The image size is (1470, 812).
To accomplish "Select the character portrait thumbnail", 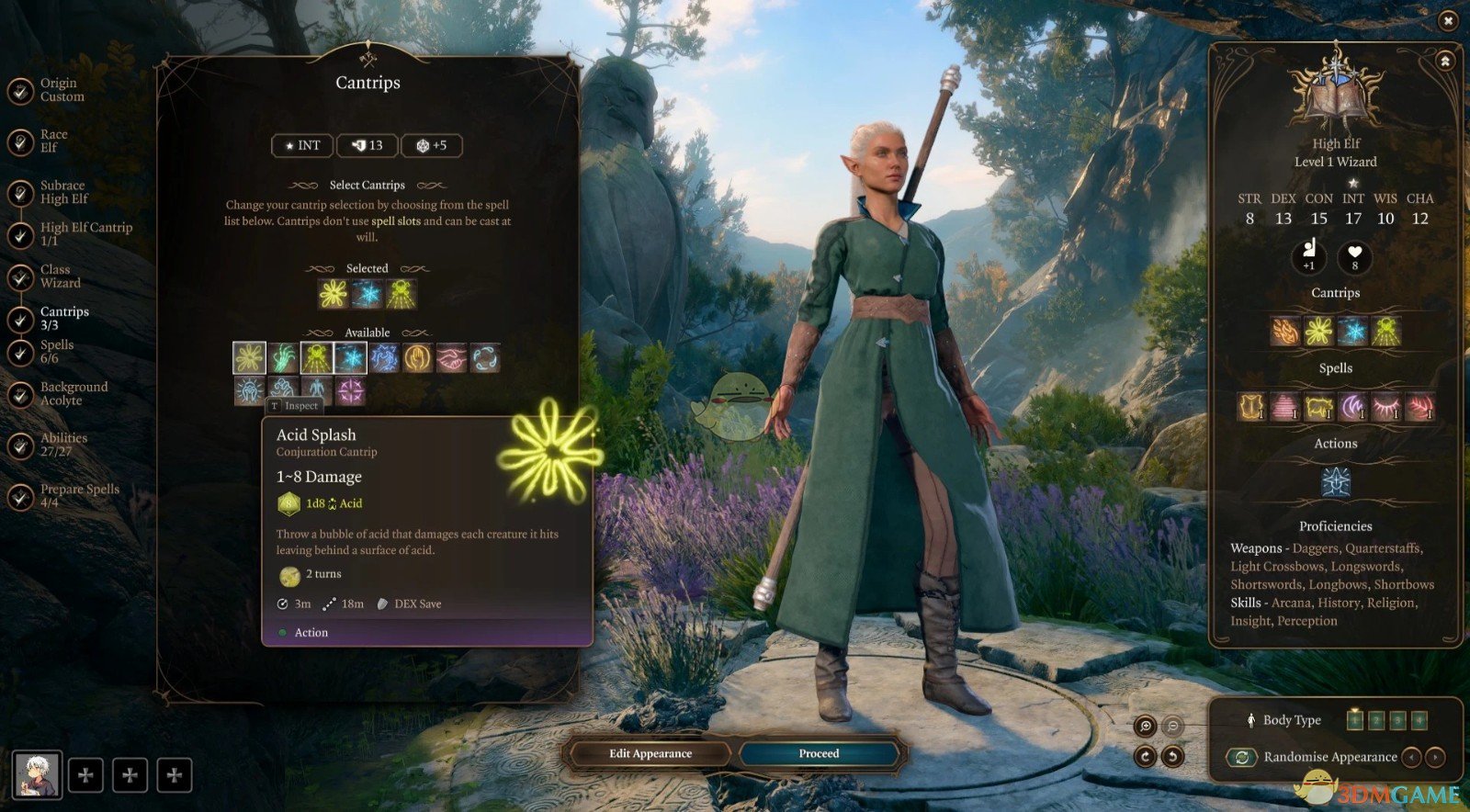I will pyautogui.click(x=38, y=773).
